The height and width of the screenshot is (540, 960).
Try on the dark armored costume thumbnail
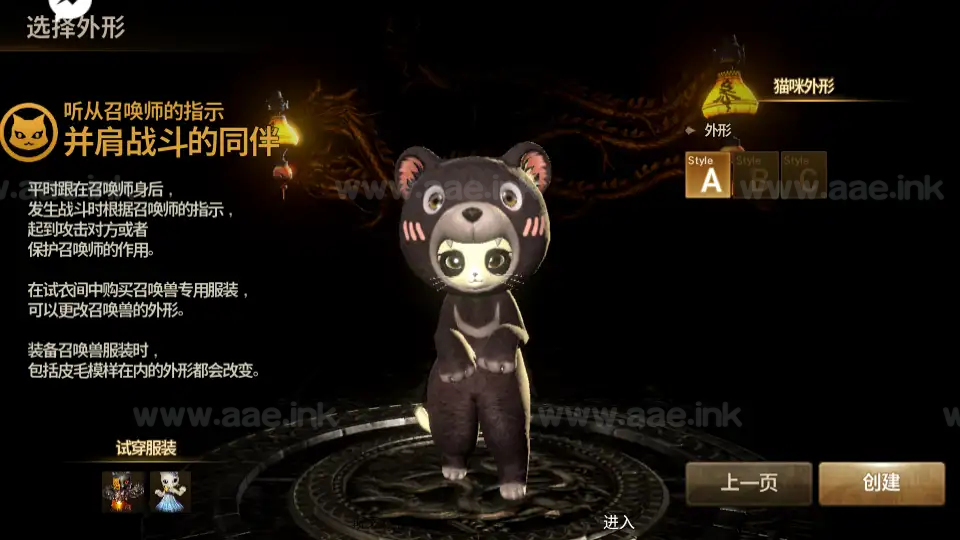point(123,491)
